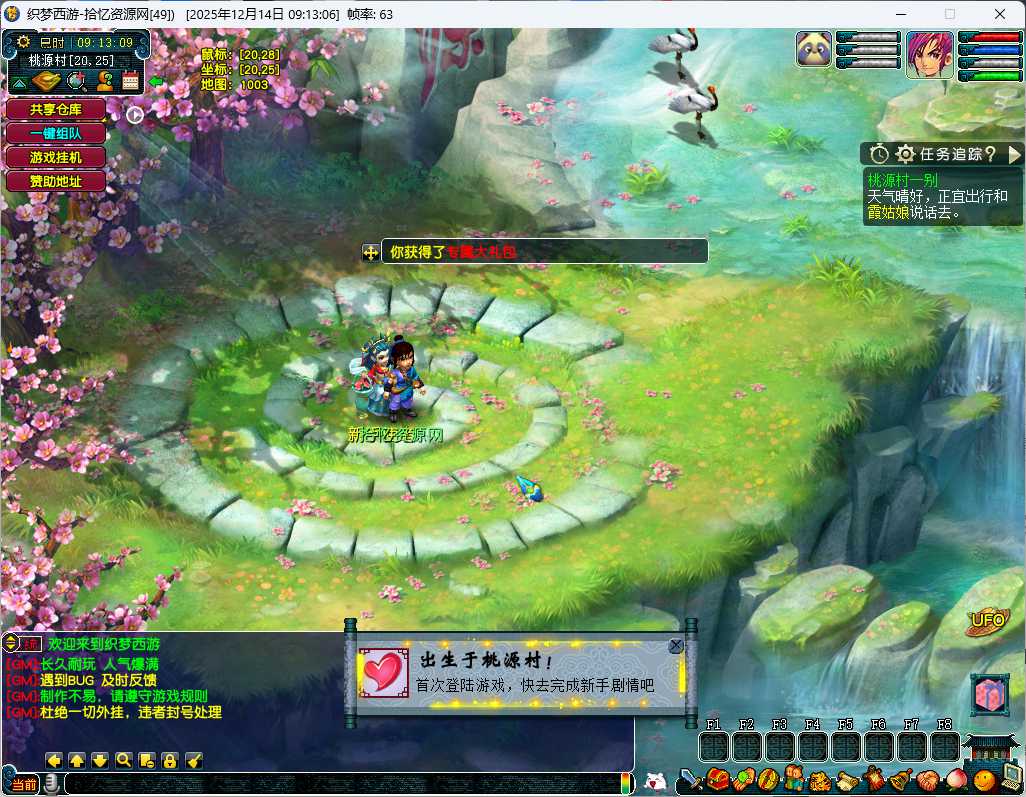
Task: Clear chat with the broom button
Action: coord(195,761)
